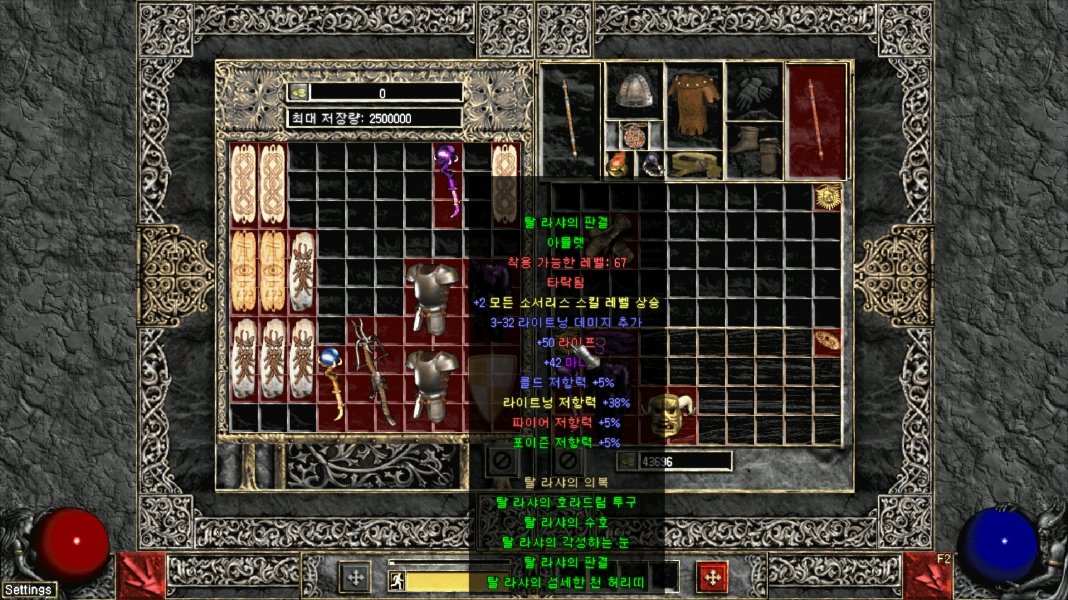
Task: Select the left-click attack skill icon
Action: pos(141,575)
